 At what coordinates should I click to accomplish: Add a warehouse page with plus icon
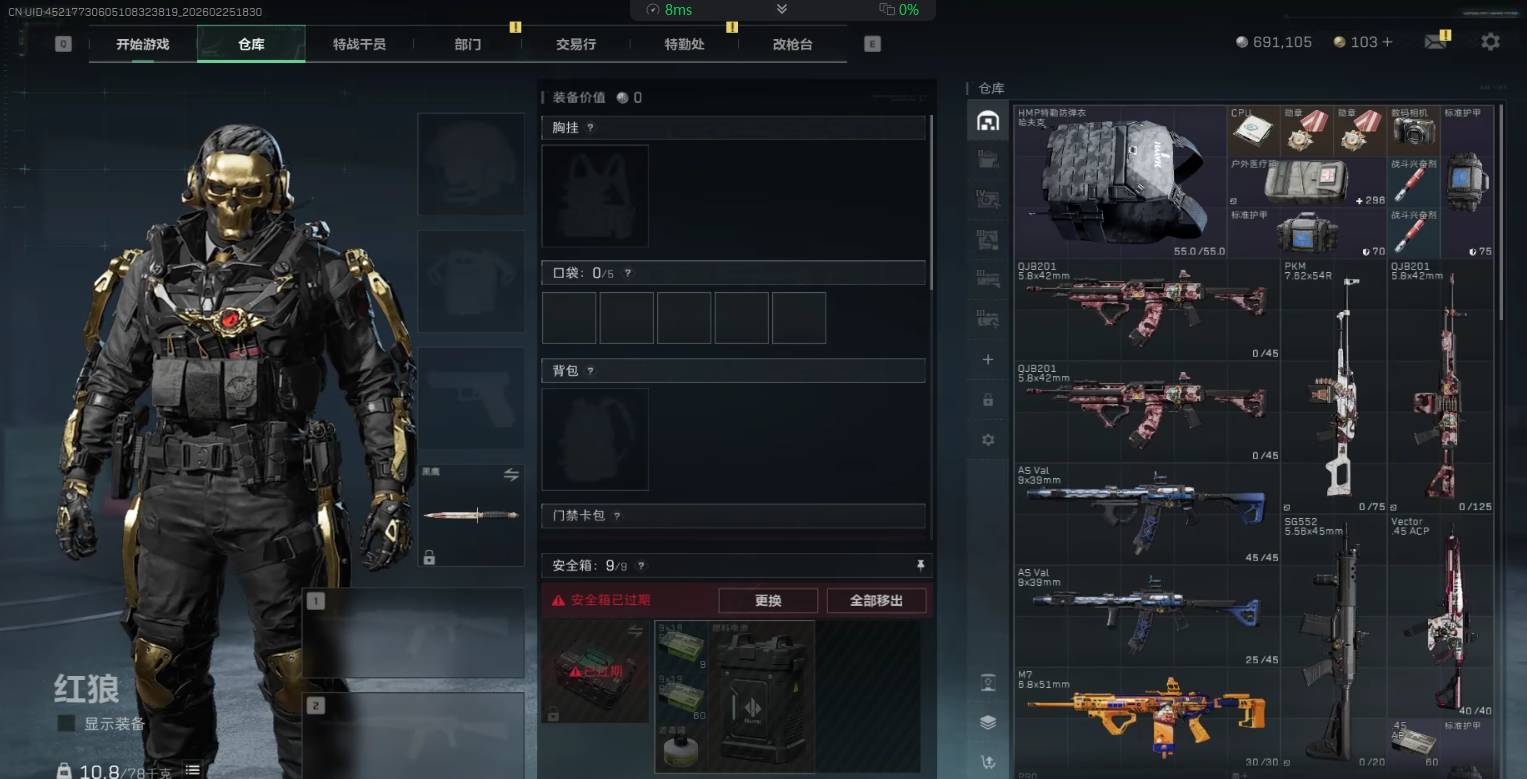(988, 359)
